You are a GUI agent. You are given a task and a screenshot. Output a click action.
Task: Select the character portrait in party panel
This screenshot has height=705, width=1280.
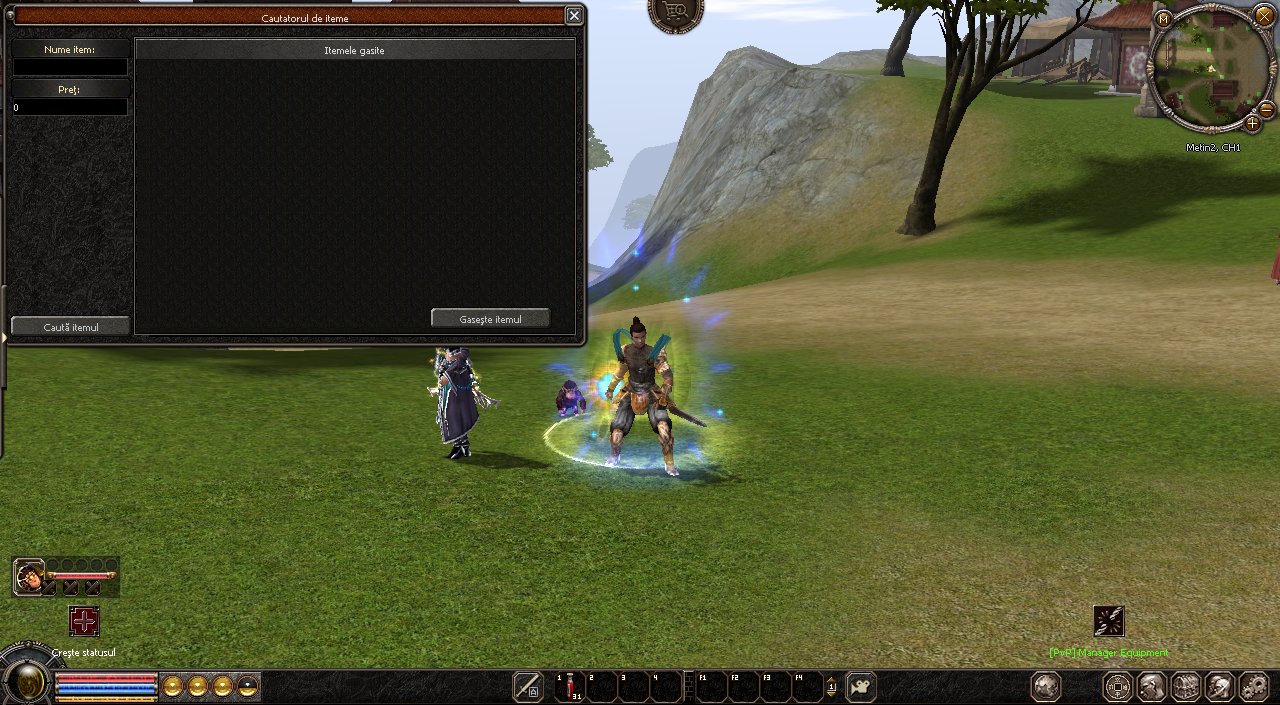[x=29, y=576]
